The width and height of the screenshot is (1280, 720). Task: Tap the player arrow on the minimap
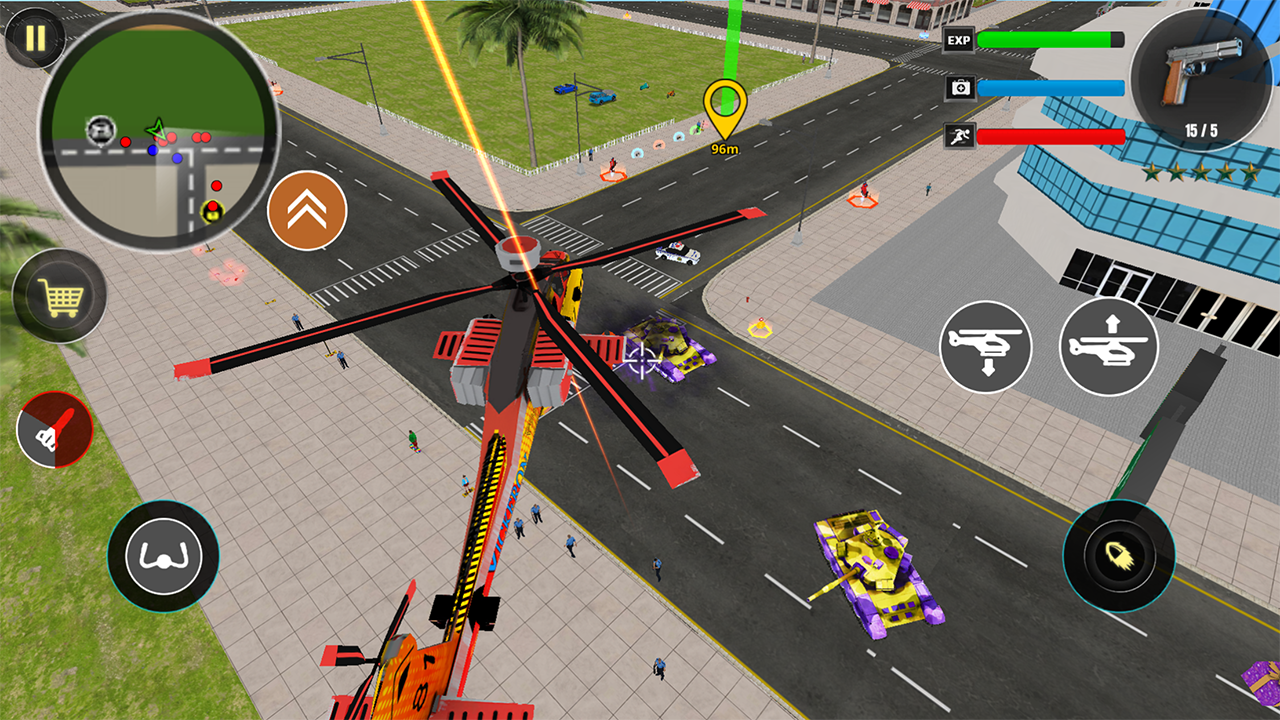[156, 131]
